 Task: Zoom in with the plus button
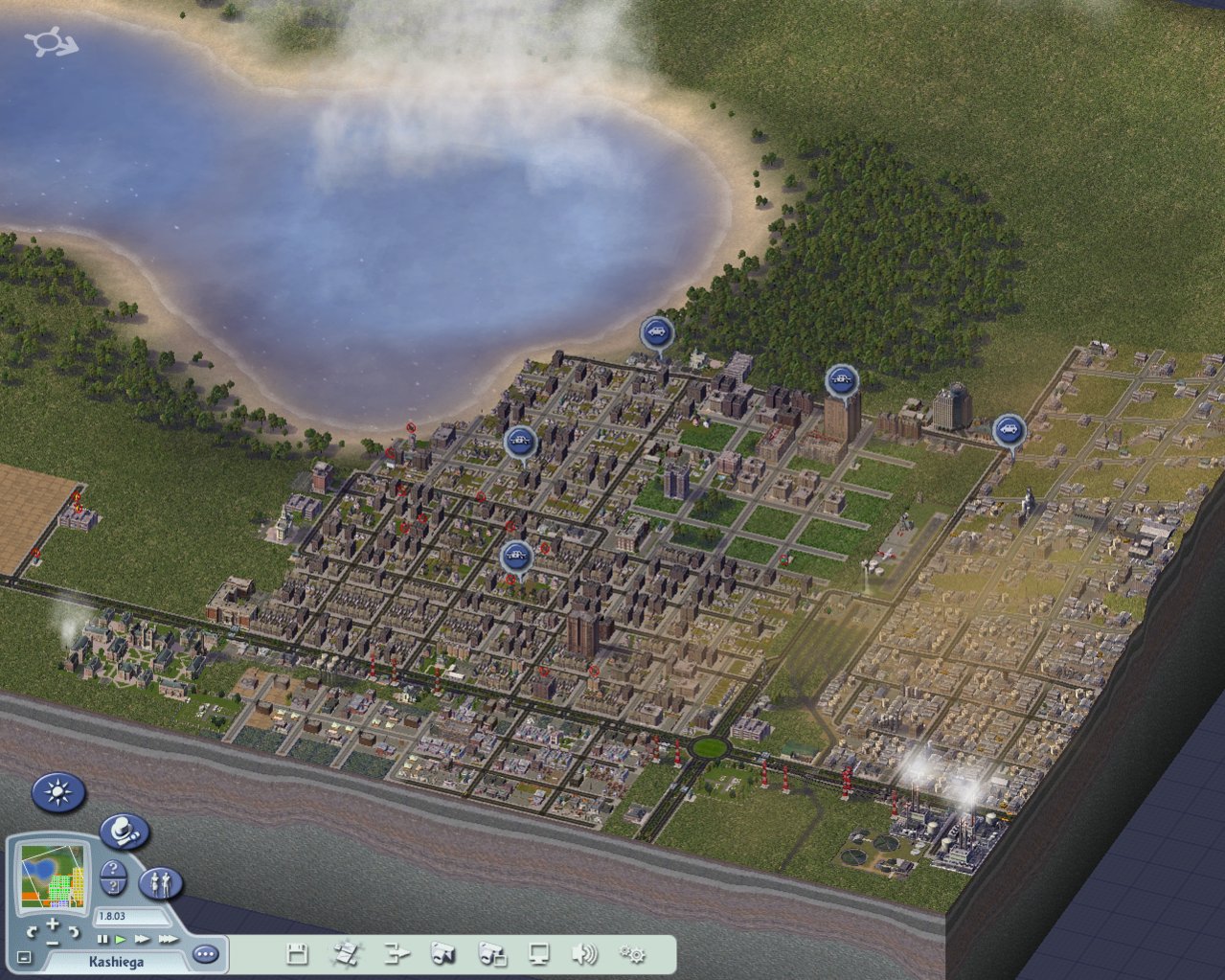click(53, 925)
